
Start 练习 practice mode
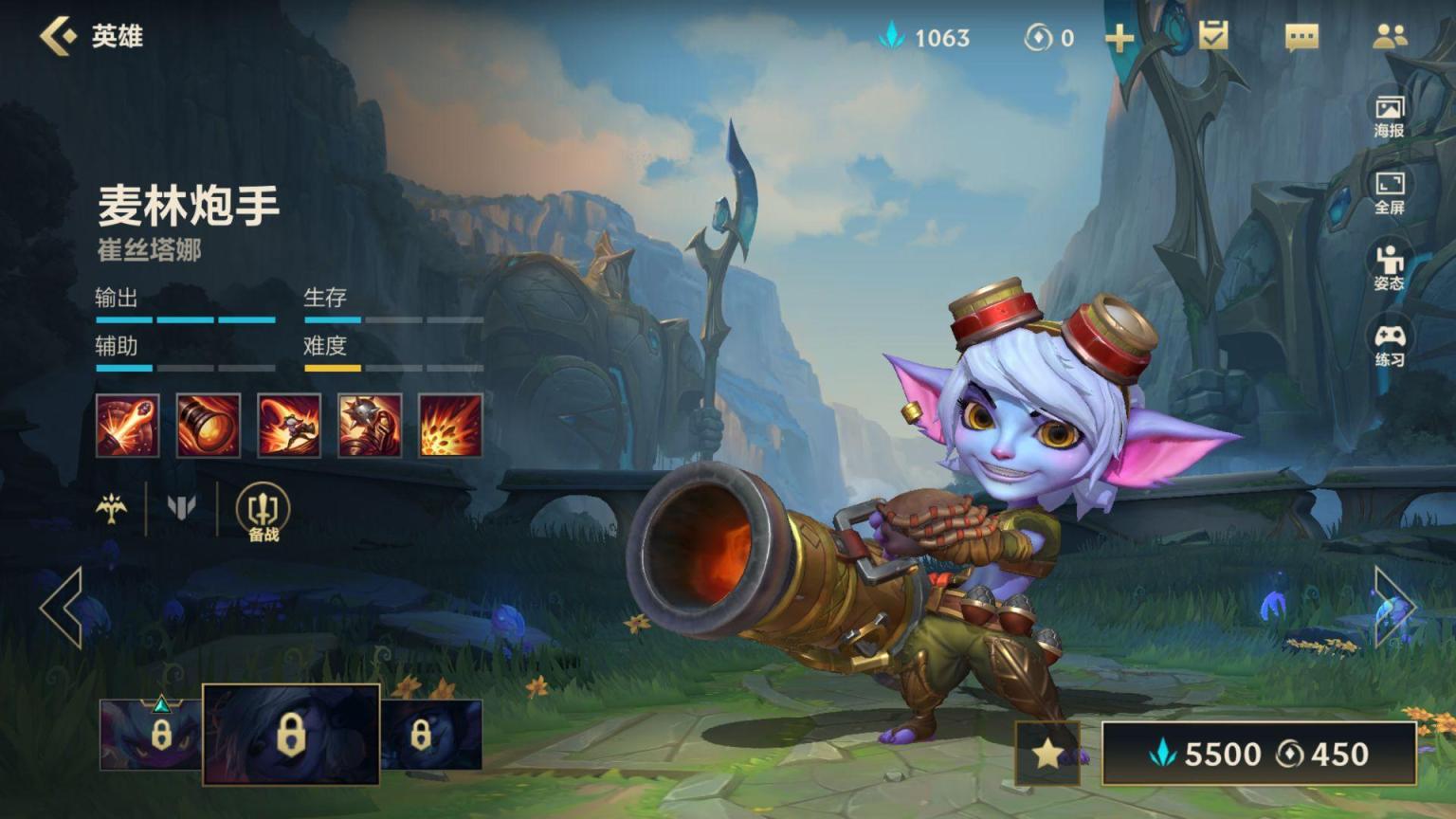(x=1390, y=345)
